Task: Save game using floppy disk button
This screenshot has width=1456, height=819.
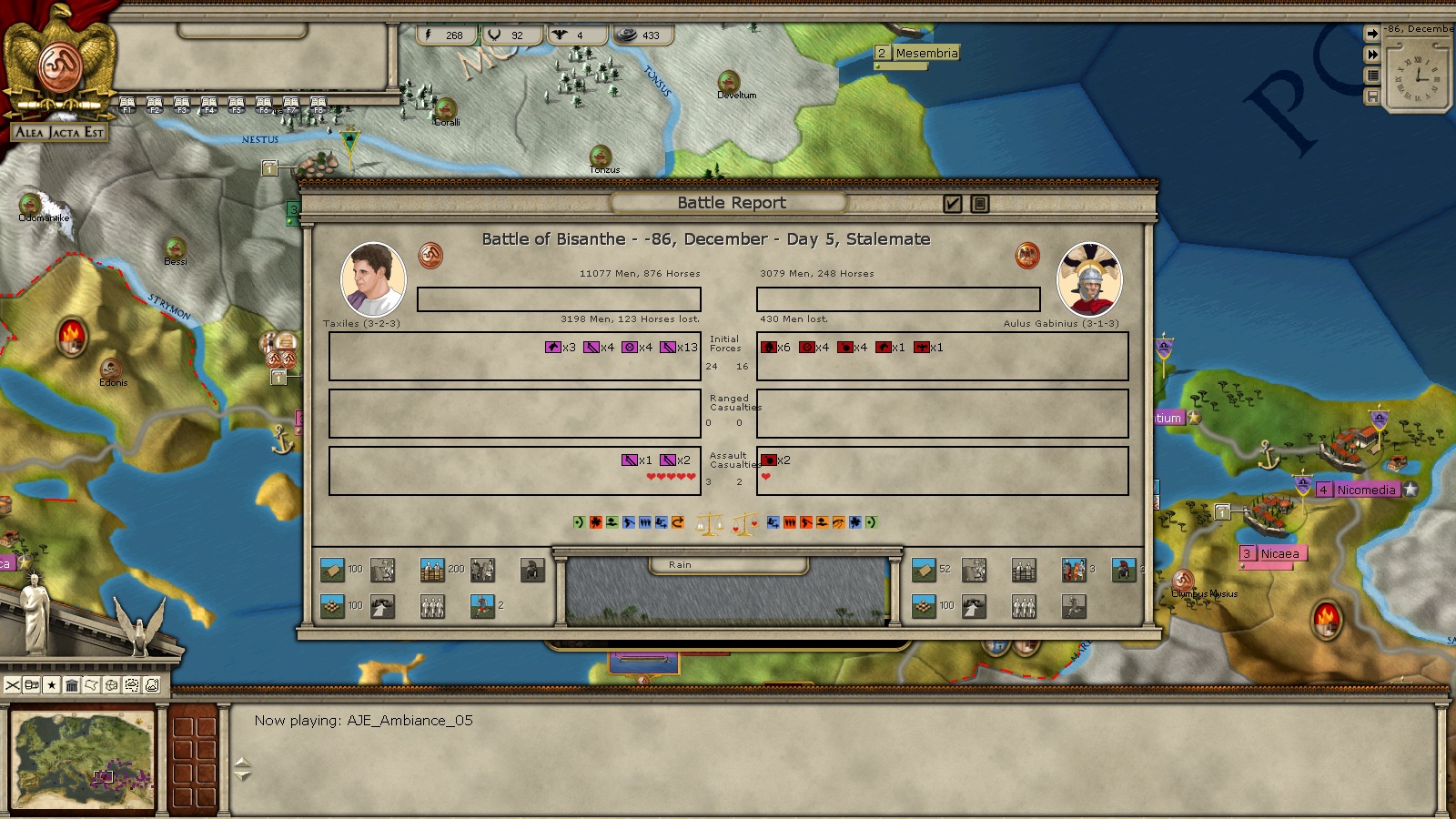Action: tap(1372, 96)
